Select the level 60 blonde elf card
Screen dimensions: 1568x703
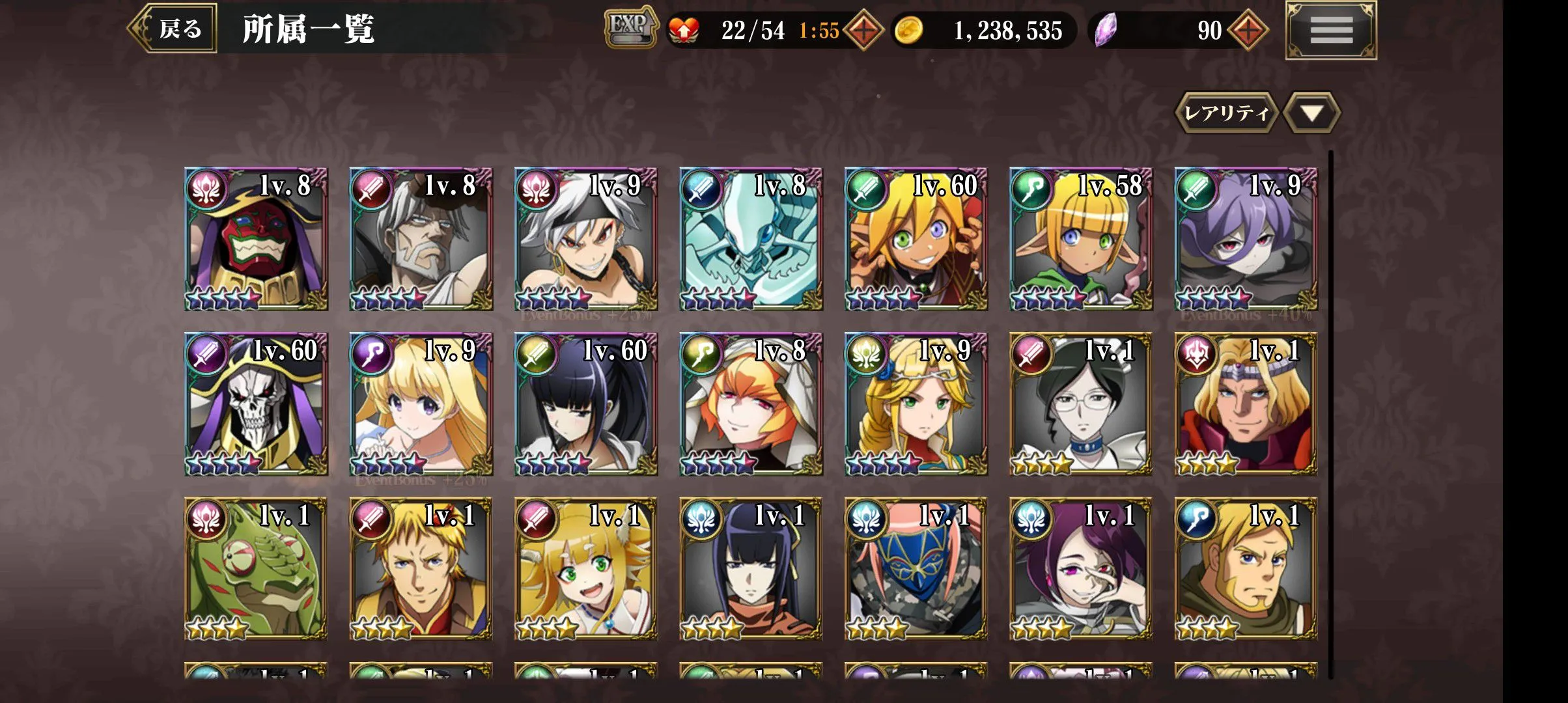coord(916,240)
